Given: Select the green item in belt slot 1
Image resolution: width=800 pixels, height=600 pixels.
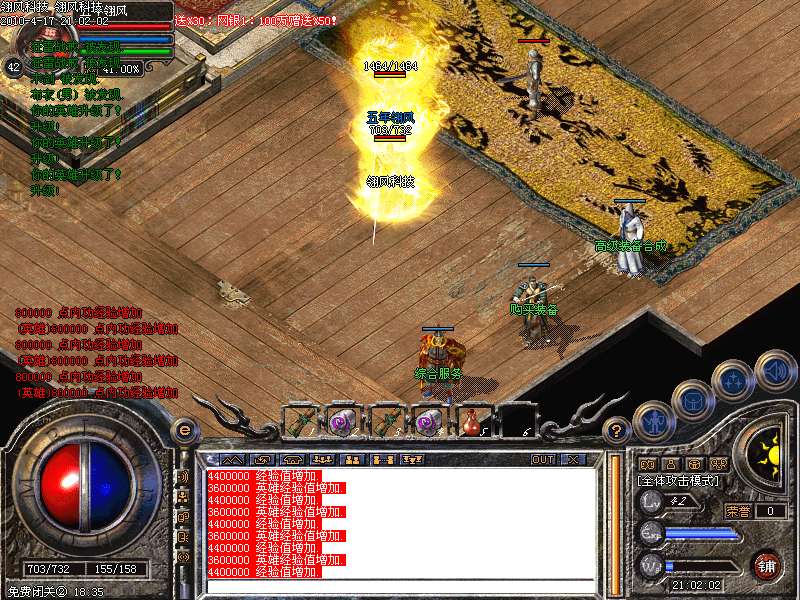Looking at the screenshot, I should [298, 422].
